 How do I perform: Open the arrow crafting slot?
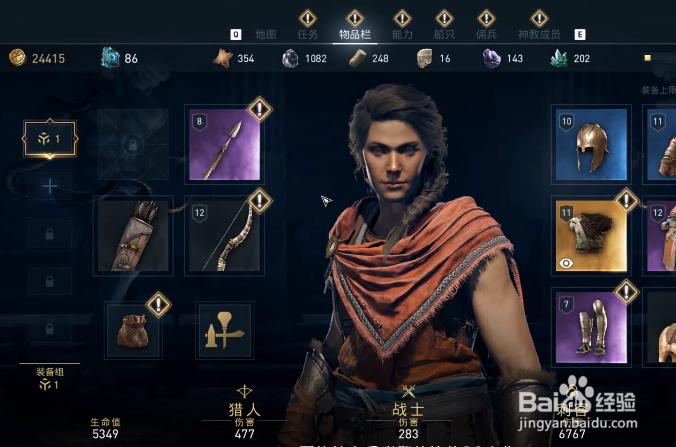225,329
